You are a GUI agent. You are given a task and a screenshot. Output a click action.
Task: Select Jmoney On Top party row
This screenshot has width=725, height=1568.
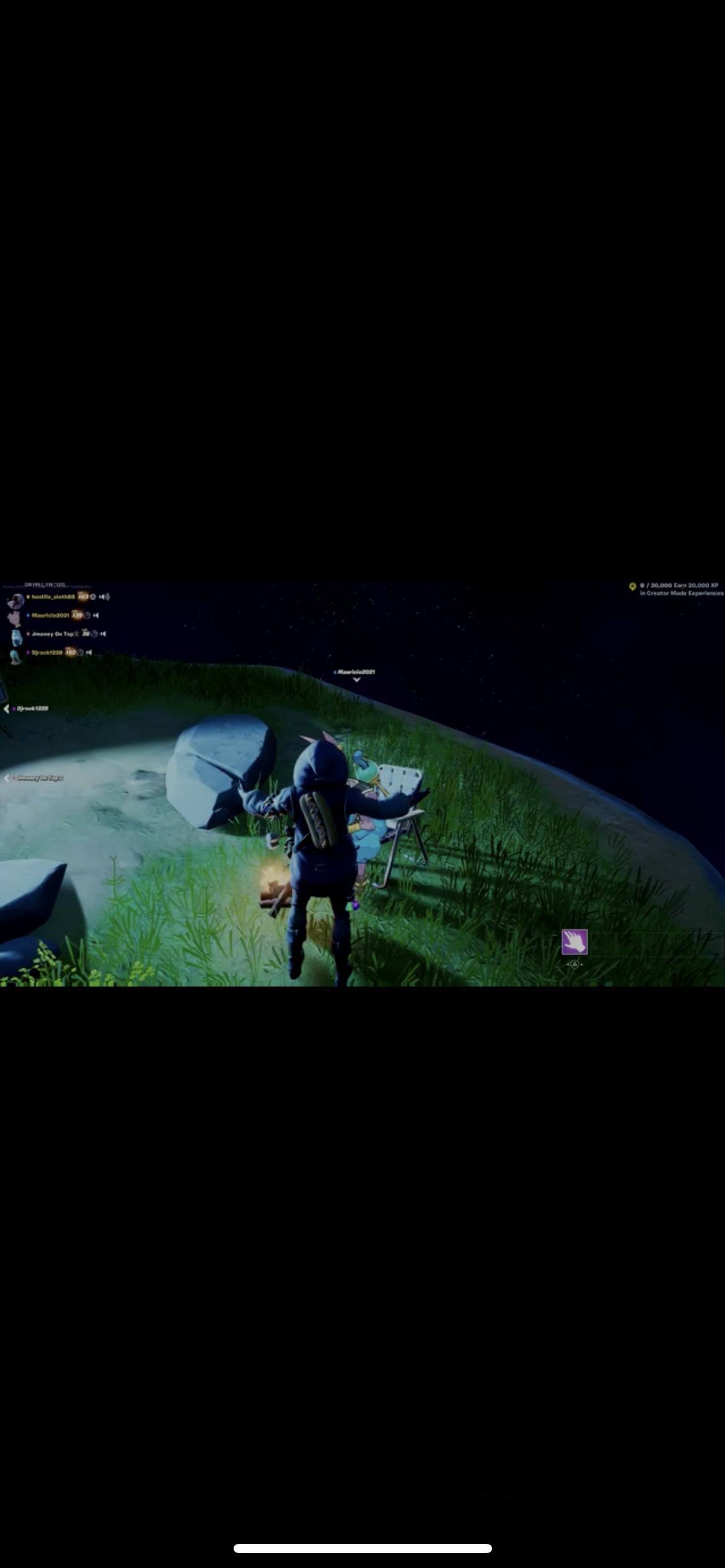(52, 634)
